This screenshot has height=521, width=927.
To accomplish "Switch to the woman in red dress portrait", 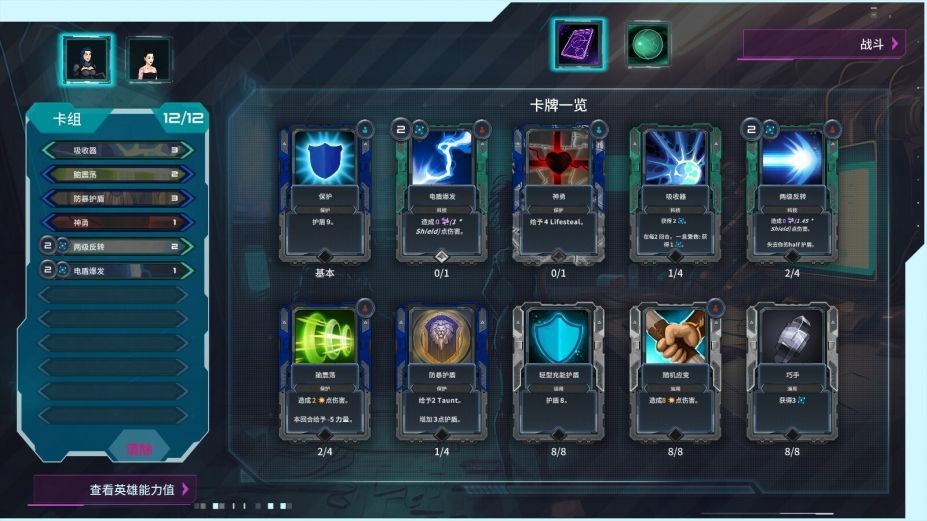I will tap(149, 60).
